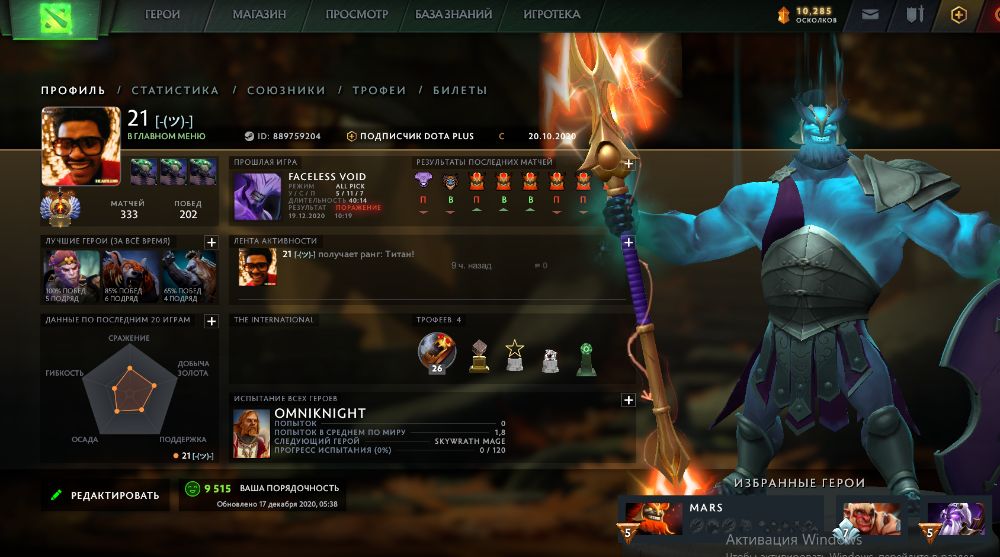
Task: Open the ГЕРОИ (Heroes) menu
Action: pos(163,15)
